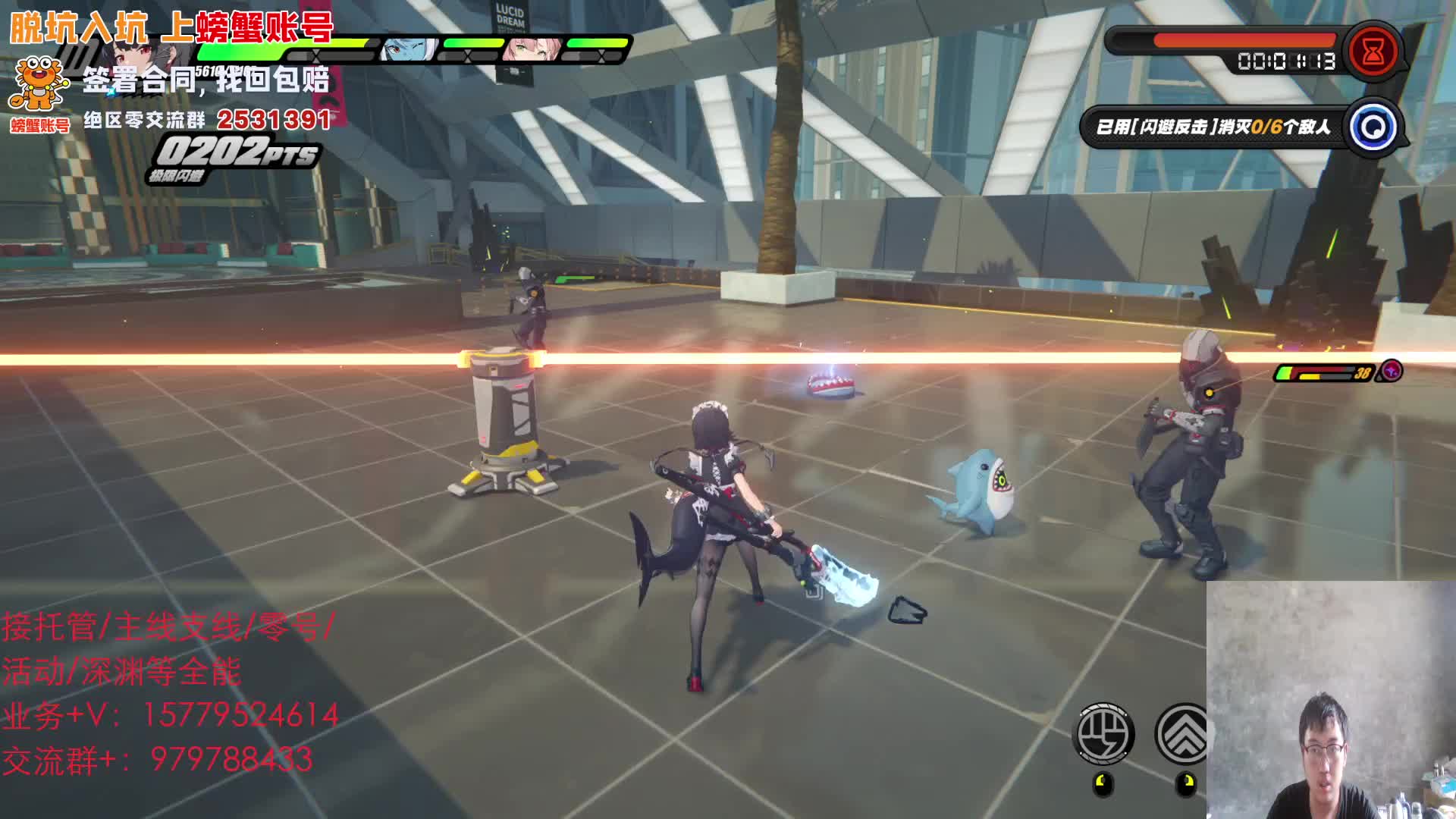1456x819 pixels.
Task: Open the dodge counter objective tracker
Action: (x=1213, y=127)
